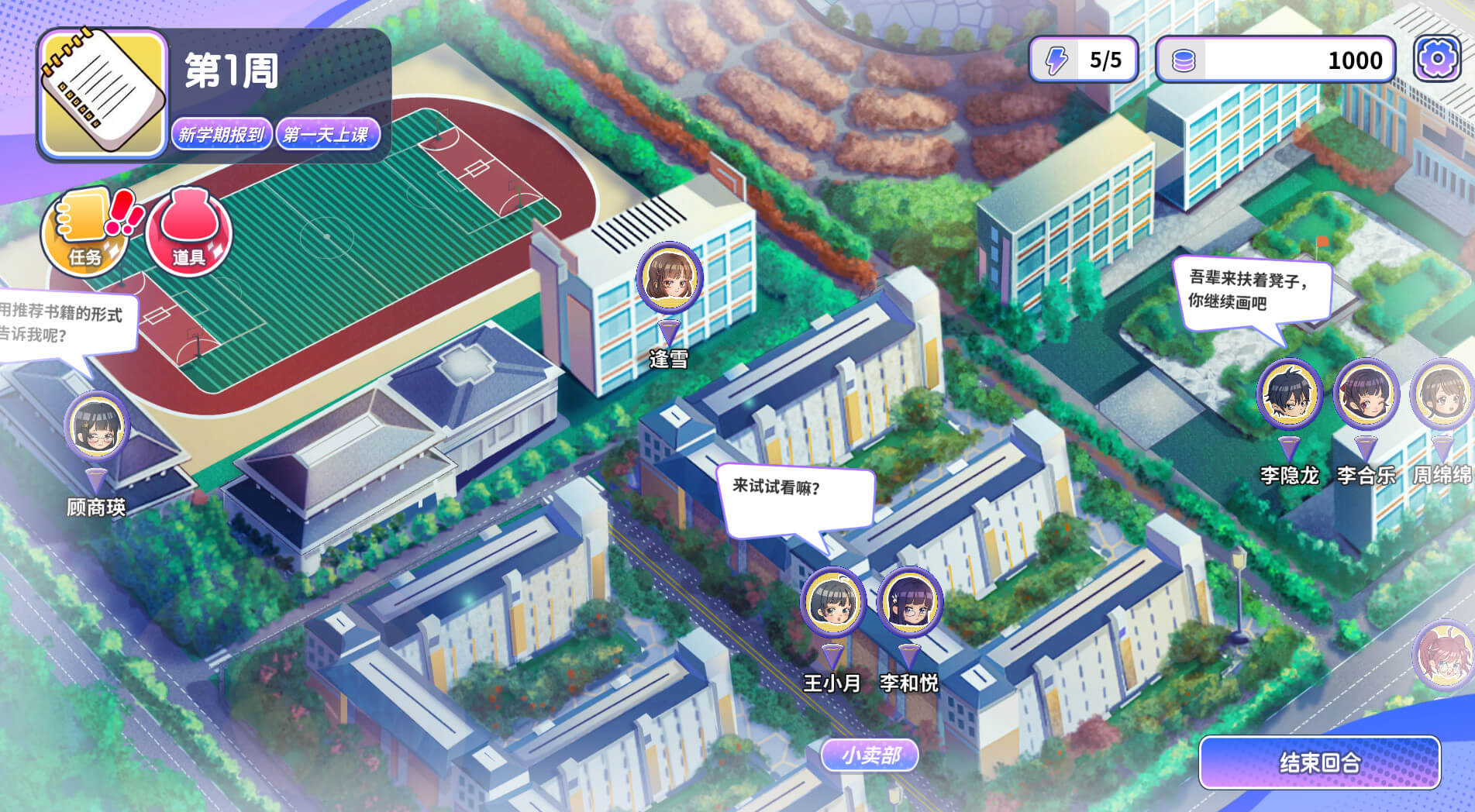
Task: Talk to 顾商瑛 on the map
Action: (x=97, y=428)
